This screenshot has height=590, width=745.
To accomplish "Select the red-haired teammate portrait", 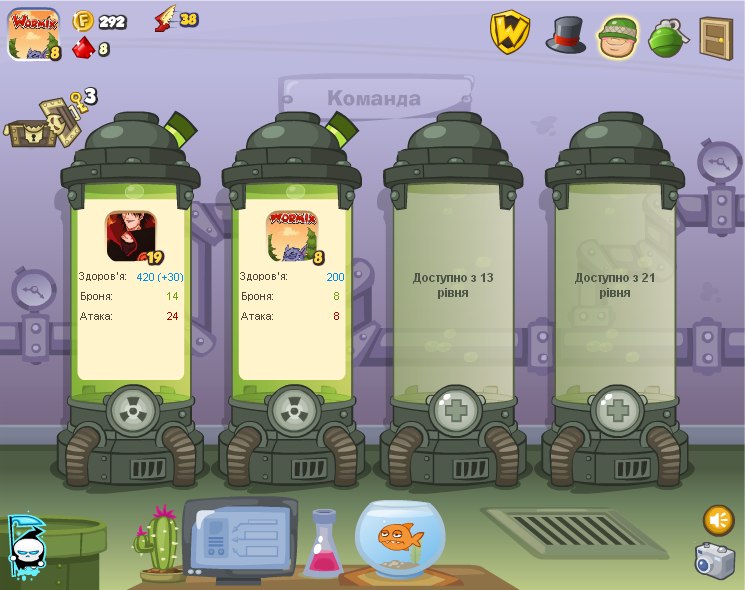I will click(131, 235).
